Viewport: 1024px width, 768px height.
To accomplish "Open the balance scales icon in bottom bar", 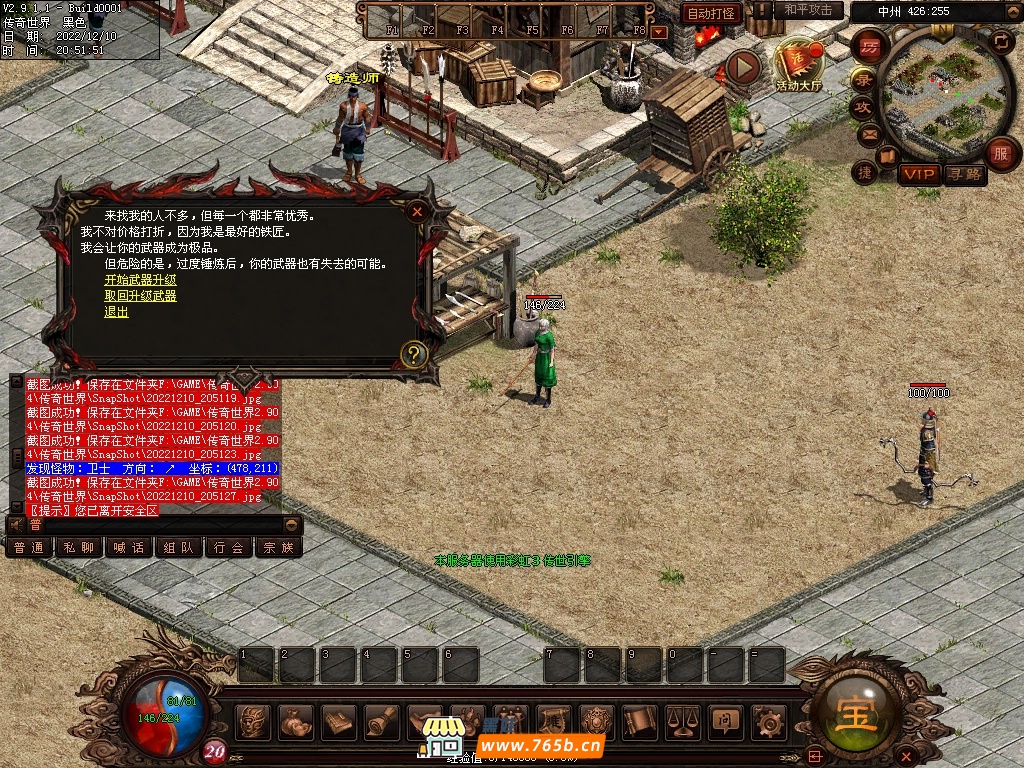I will point(683,720).
